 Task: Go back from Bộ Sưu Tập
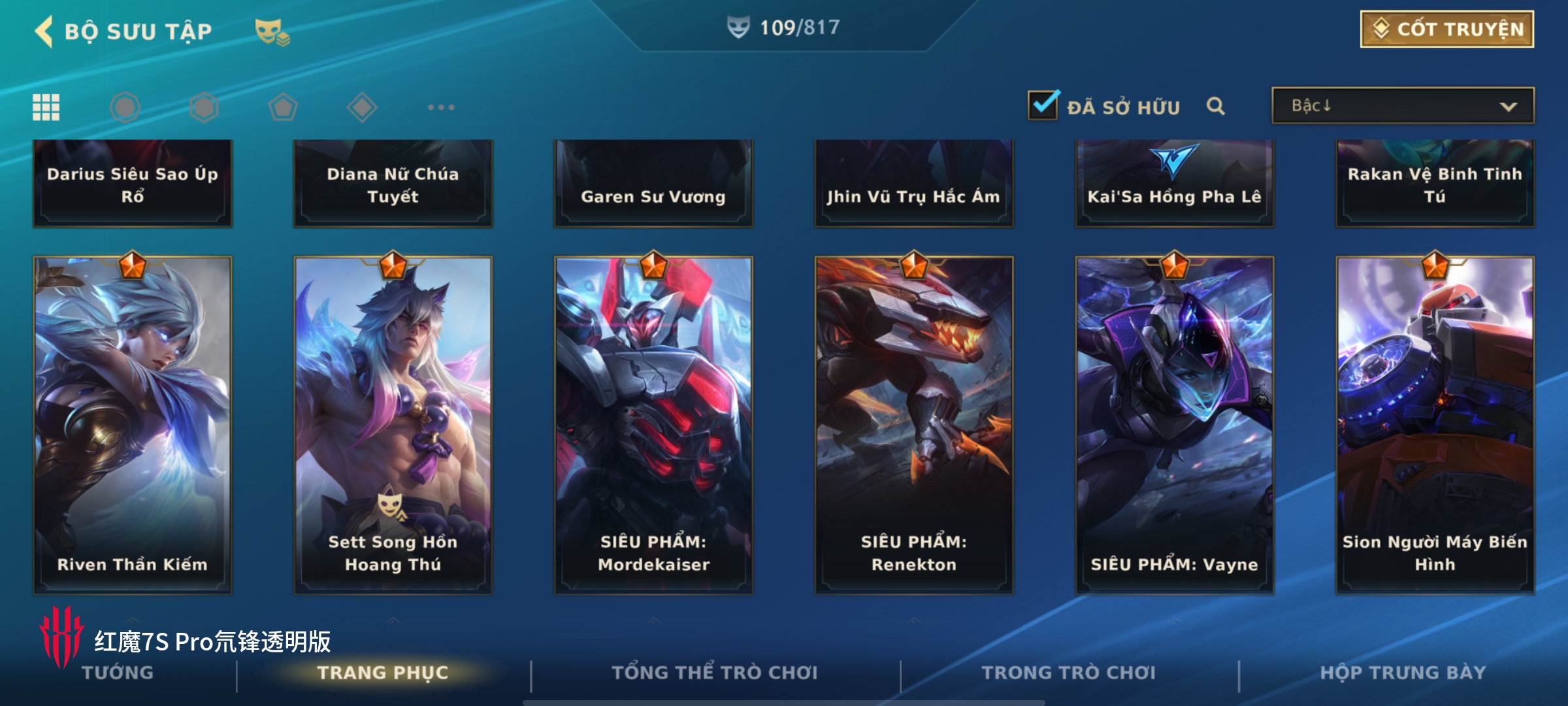44,31
